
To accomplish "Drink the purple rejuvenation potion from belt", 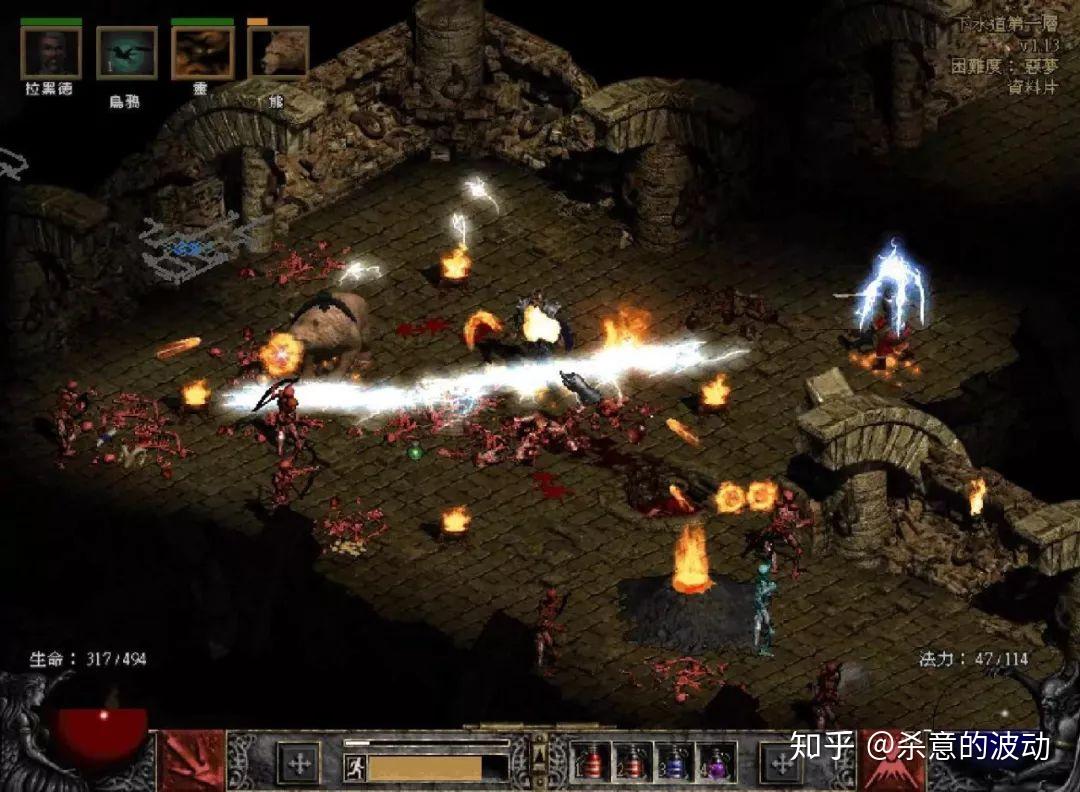I will tap(716, 764).
